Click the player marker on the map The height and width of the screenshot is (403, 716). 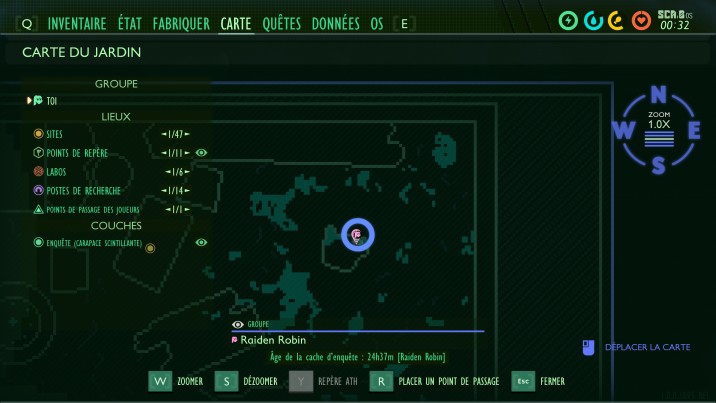click(x=357, y=235)
